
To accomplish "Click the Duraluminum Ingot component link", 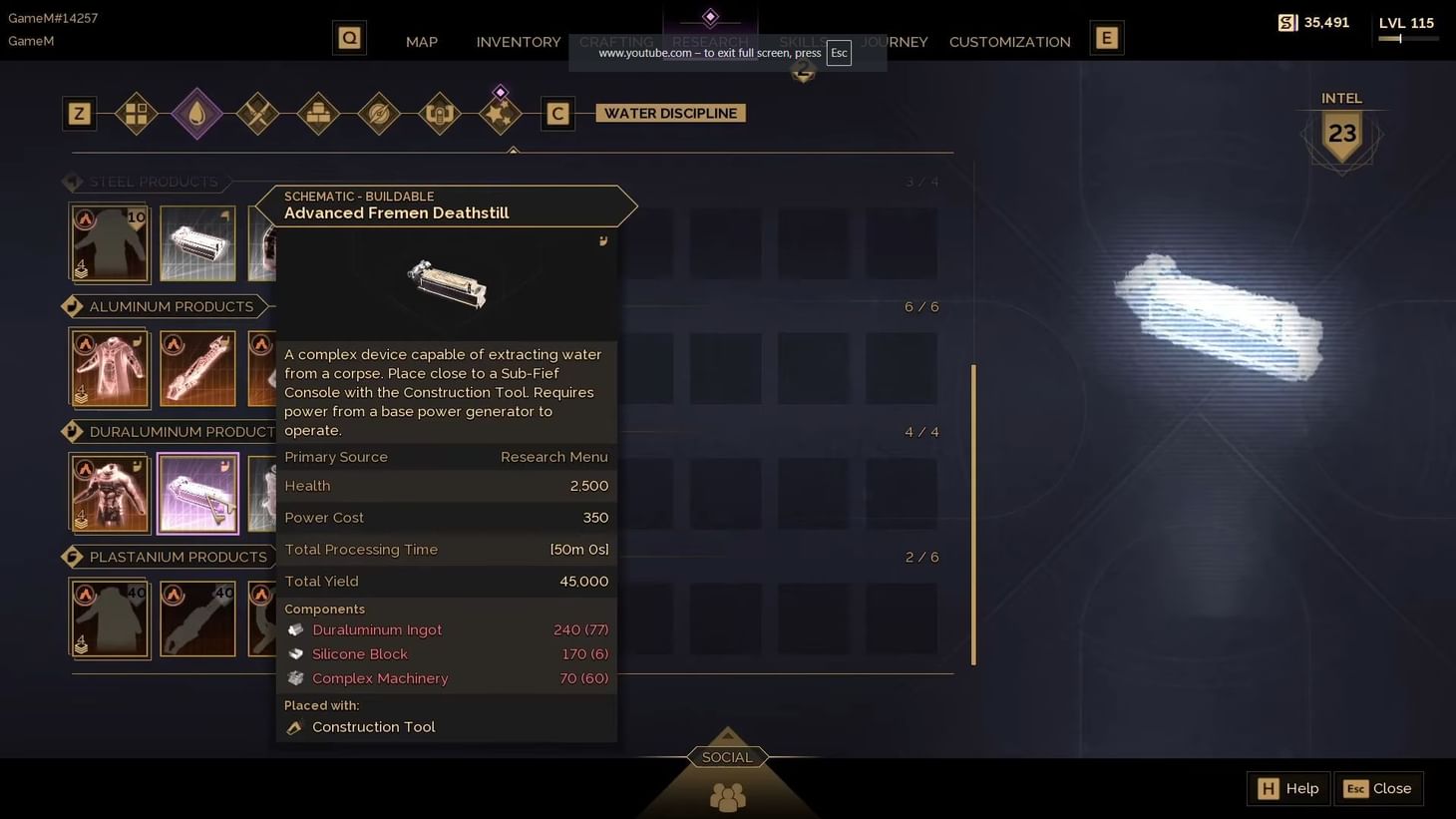I will 377,629.
